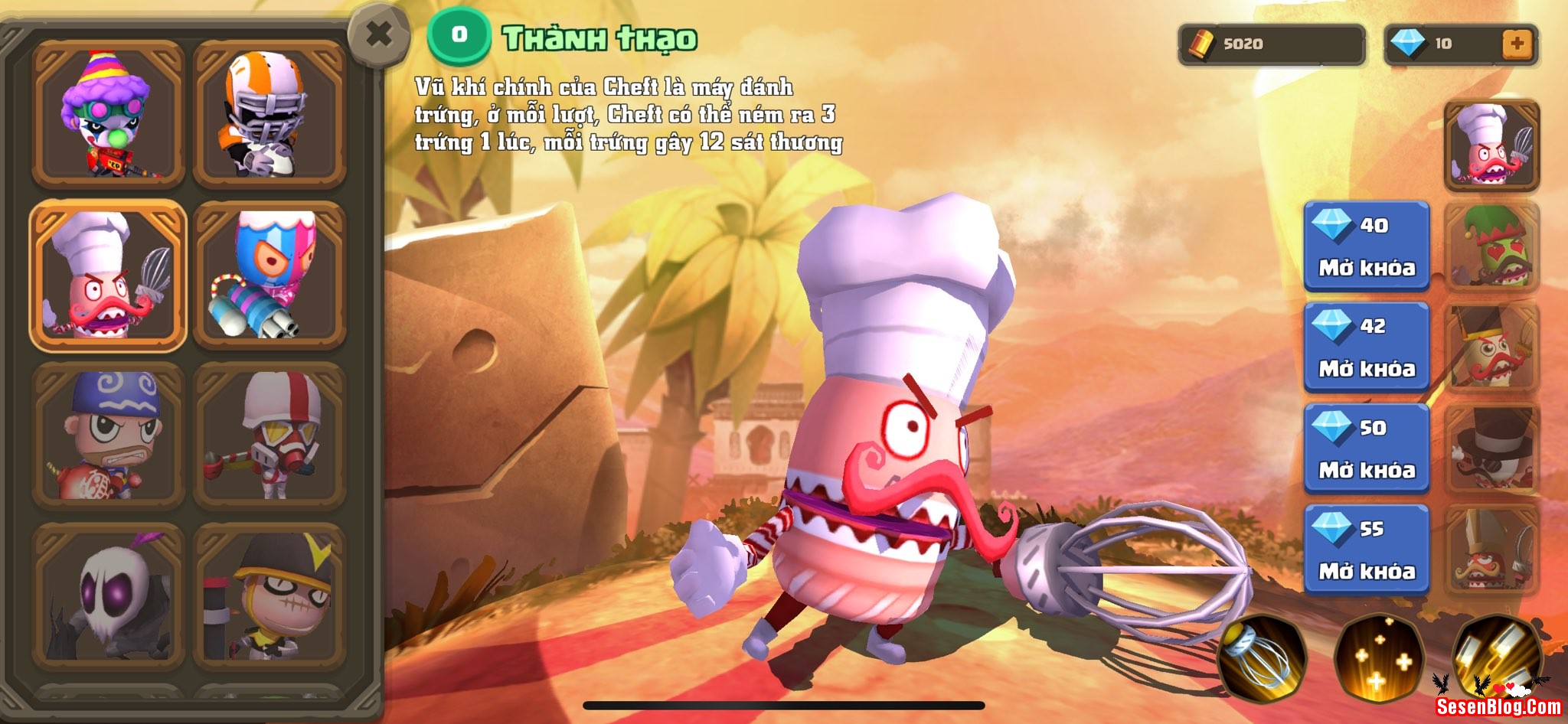1568x724 pixels.
Task: Close the character selection panel
Action: (378, 35)
